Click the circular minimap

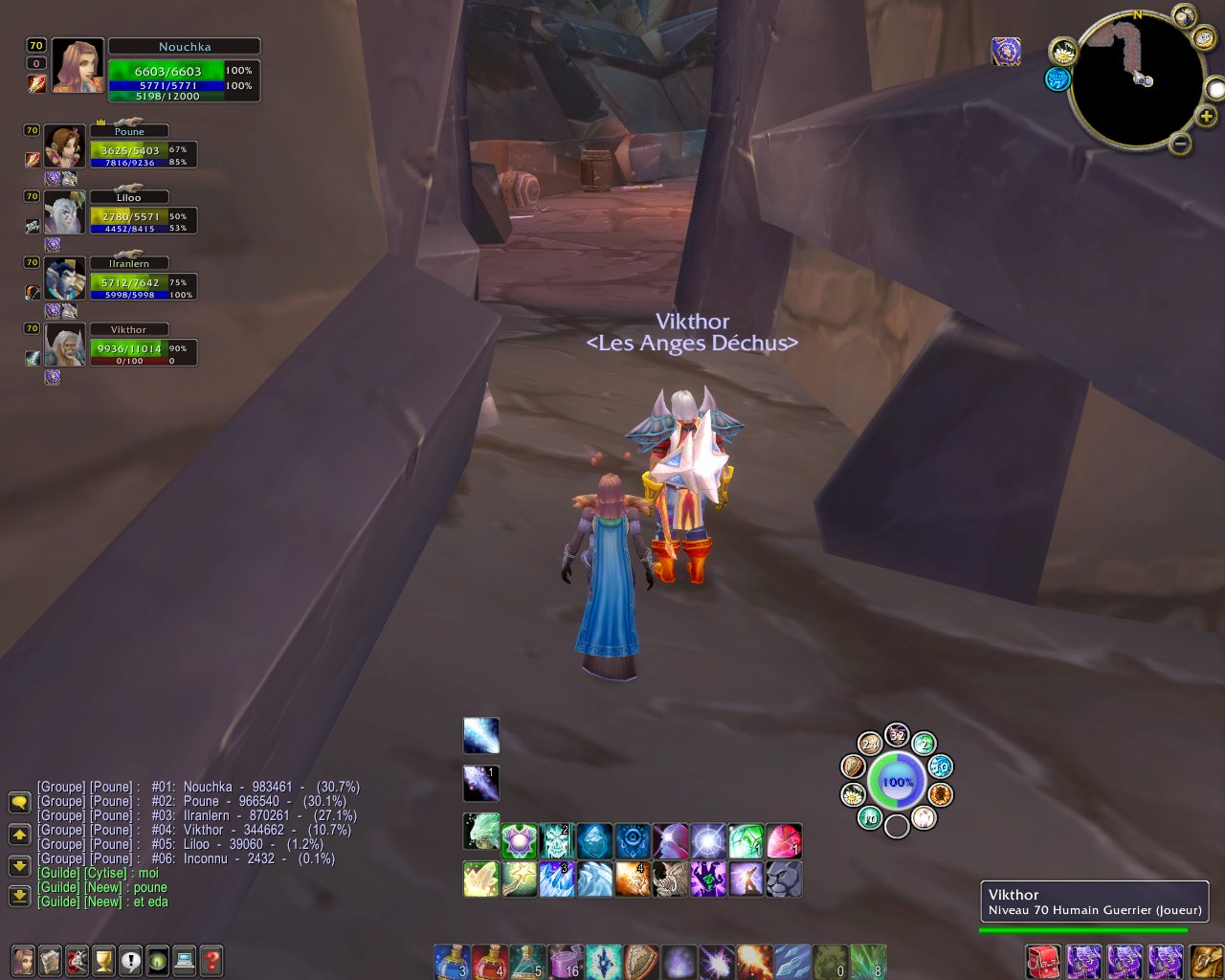tap(1137, 79)
